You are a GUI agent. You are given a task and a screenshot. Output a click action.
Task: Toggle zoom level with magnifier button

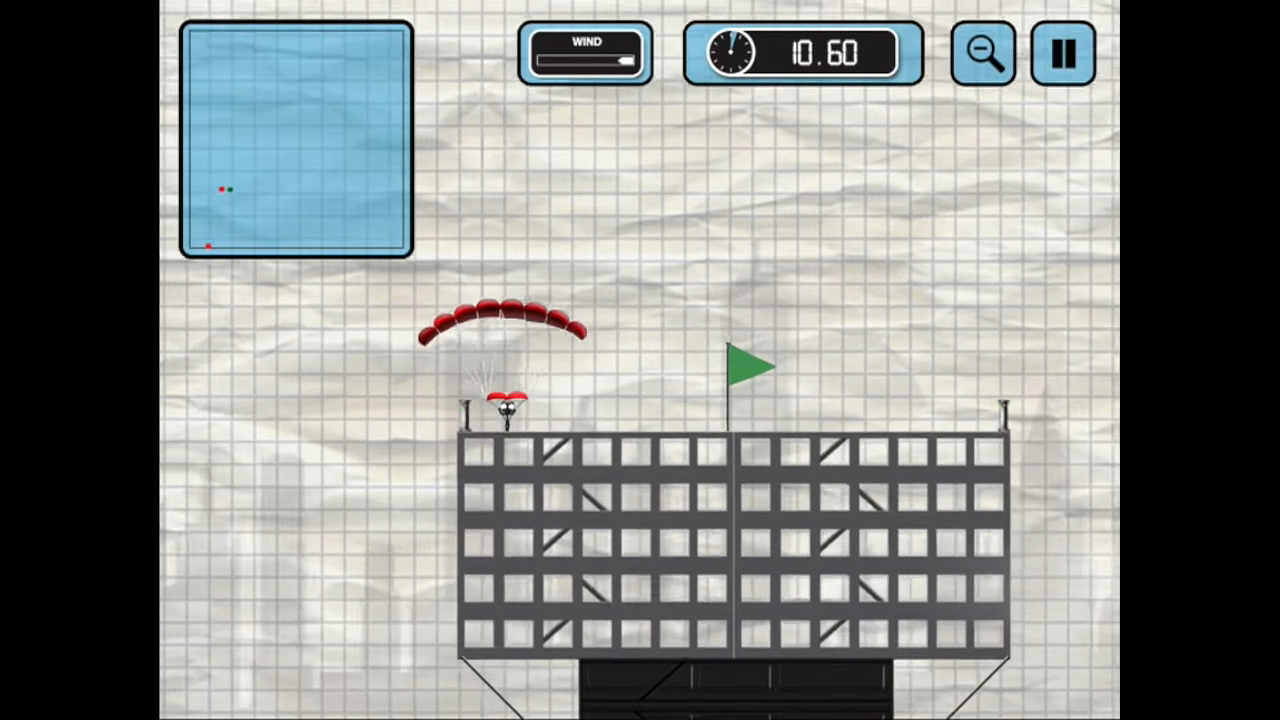point(983,53)
